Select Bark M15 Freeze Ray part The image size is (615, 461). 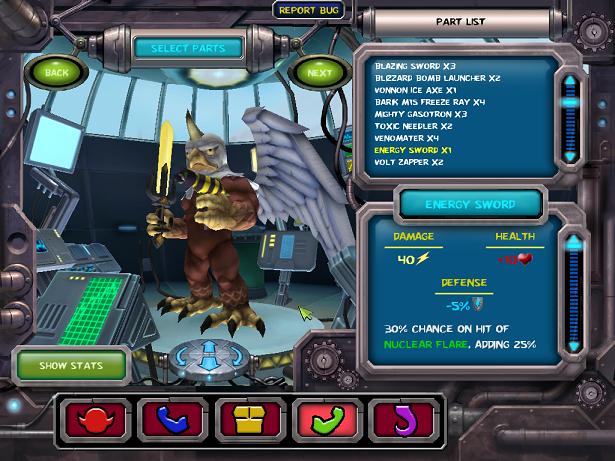point(430,102)
